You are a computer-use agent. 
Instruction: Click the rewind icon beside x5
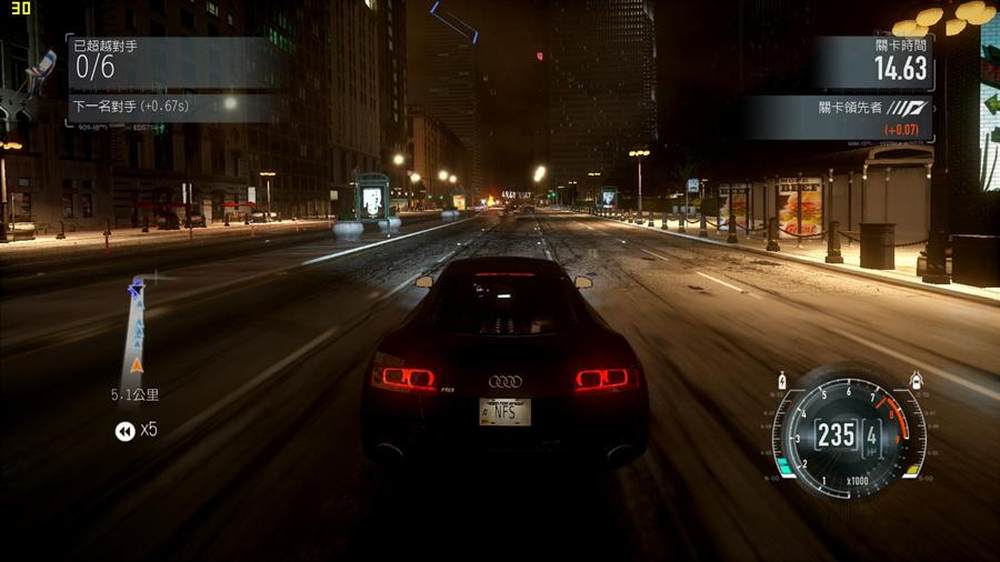point(124,431)
